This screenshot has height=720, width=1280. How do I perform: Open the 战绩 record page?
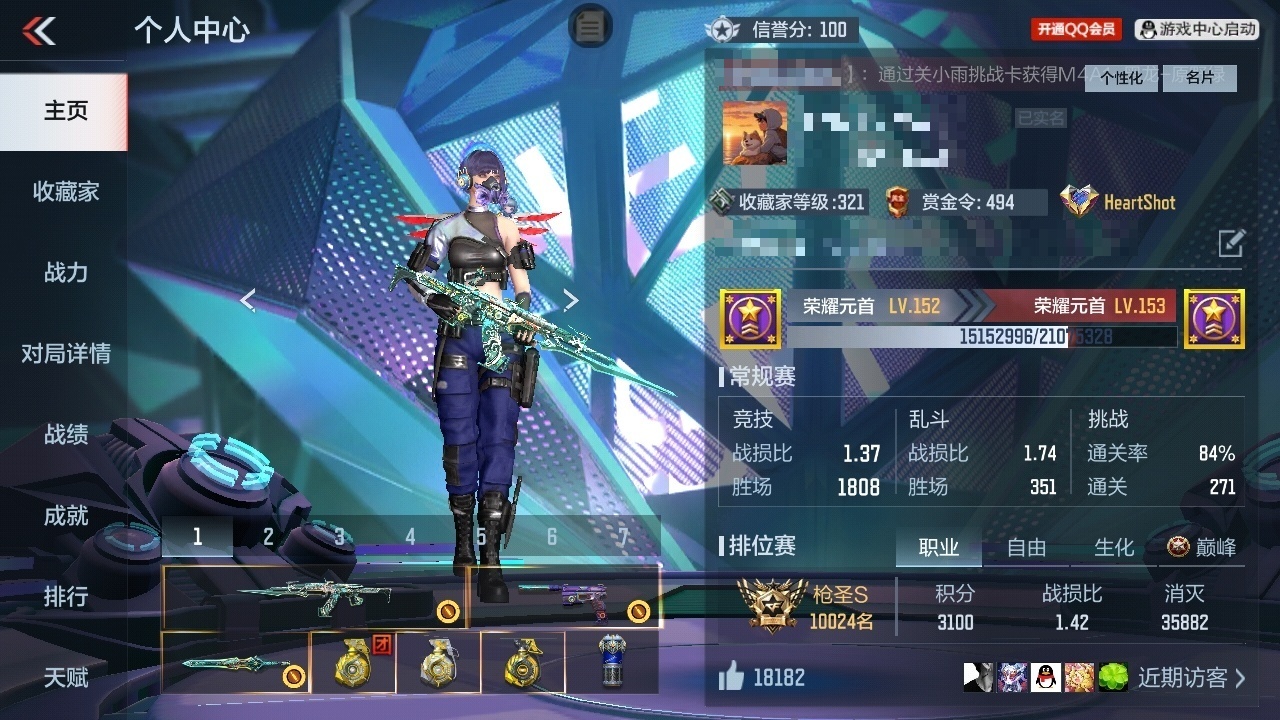pyautogui.click(x=66, y=435)
